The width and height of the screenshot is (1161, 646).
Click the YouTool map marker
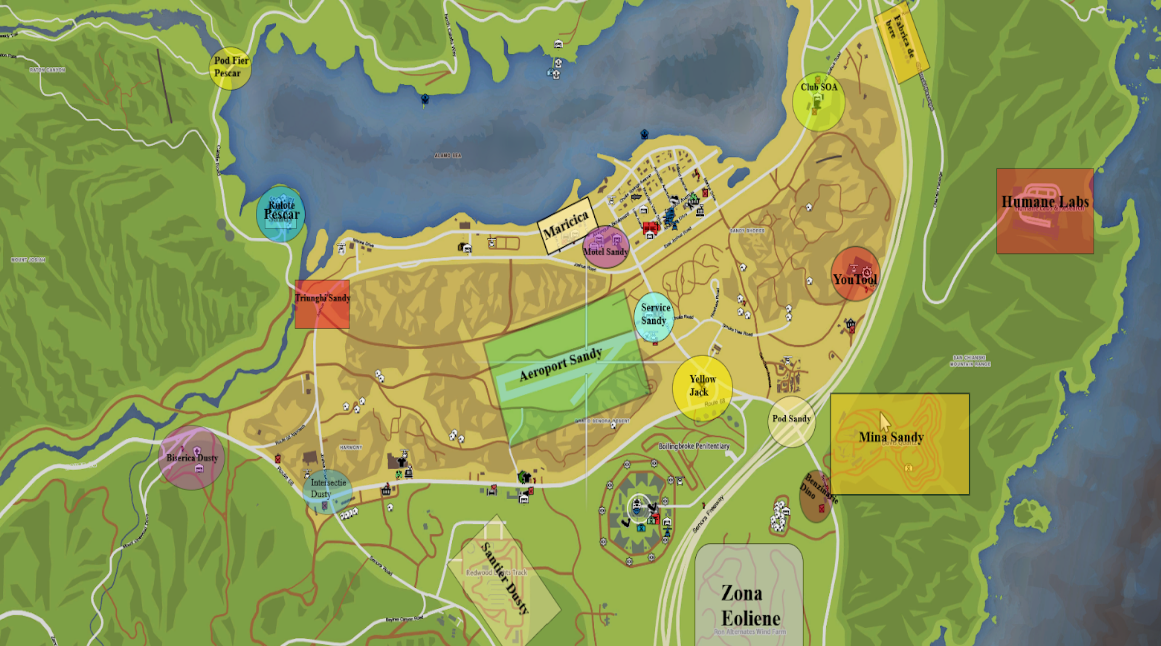click(855, 275)
